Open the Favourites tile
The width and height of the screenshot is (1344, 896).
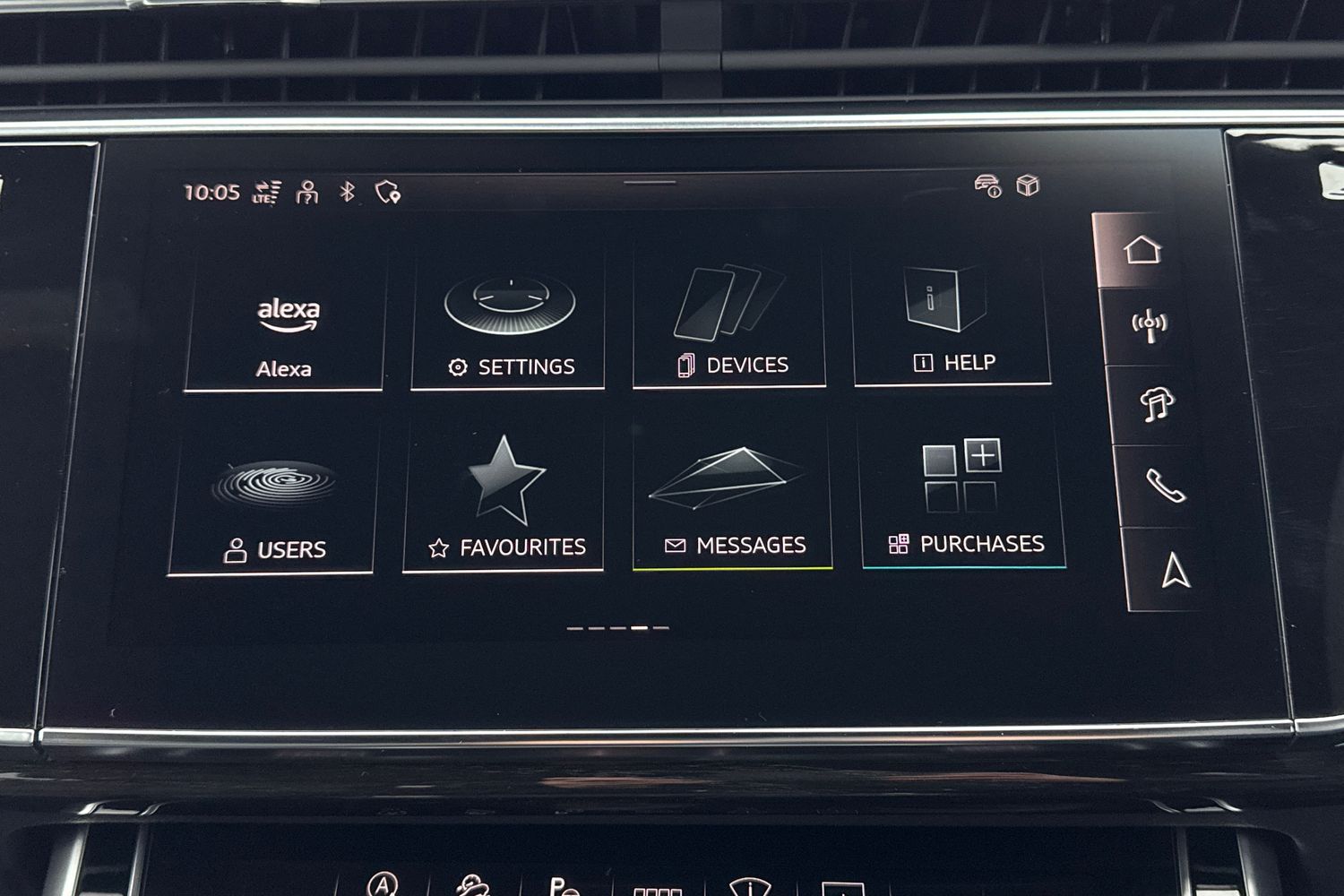tap(504, 504)
